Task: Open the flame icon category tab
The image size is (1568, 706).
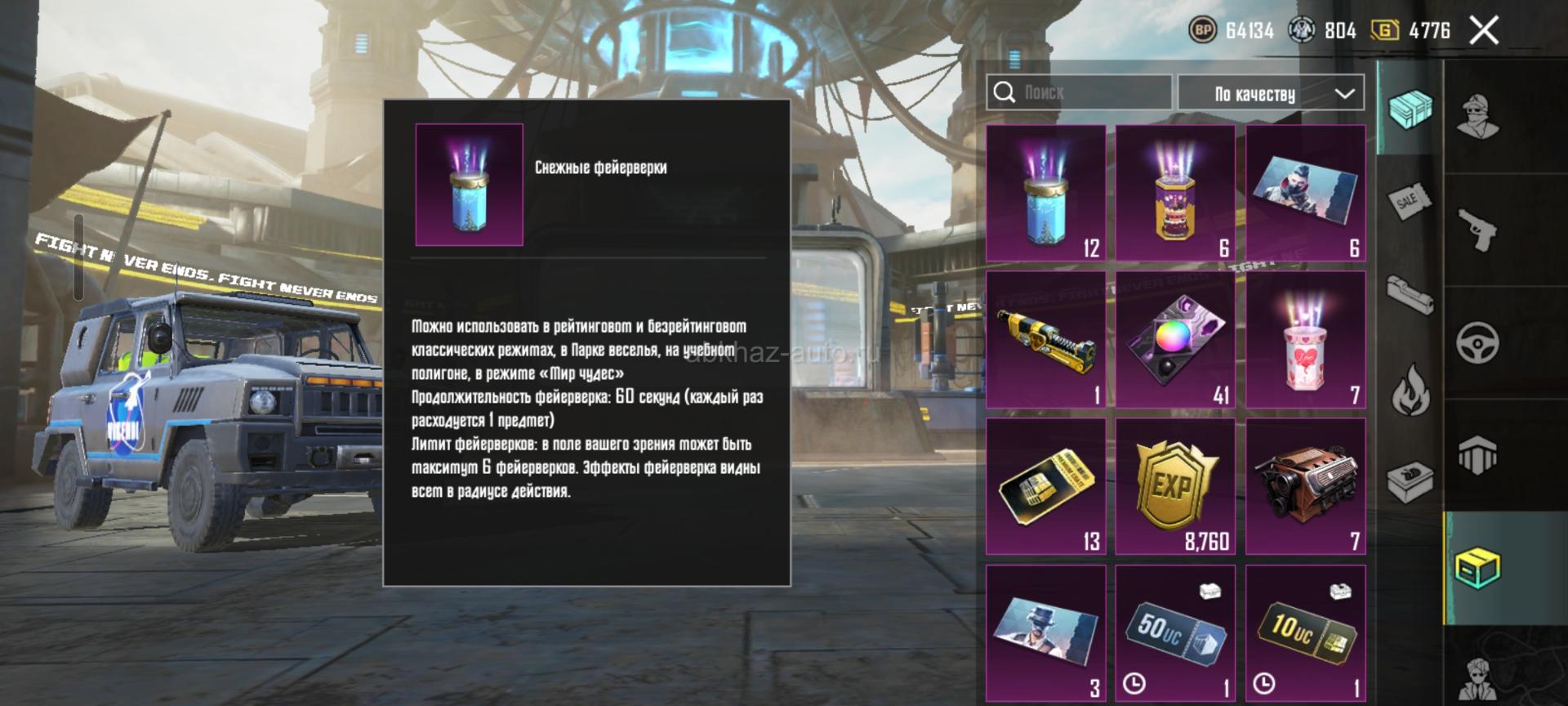Action: pos(1410,388)
